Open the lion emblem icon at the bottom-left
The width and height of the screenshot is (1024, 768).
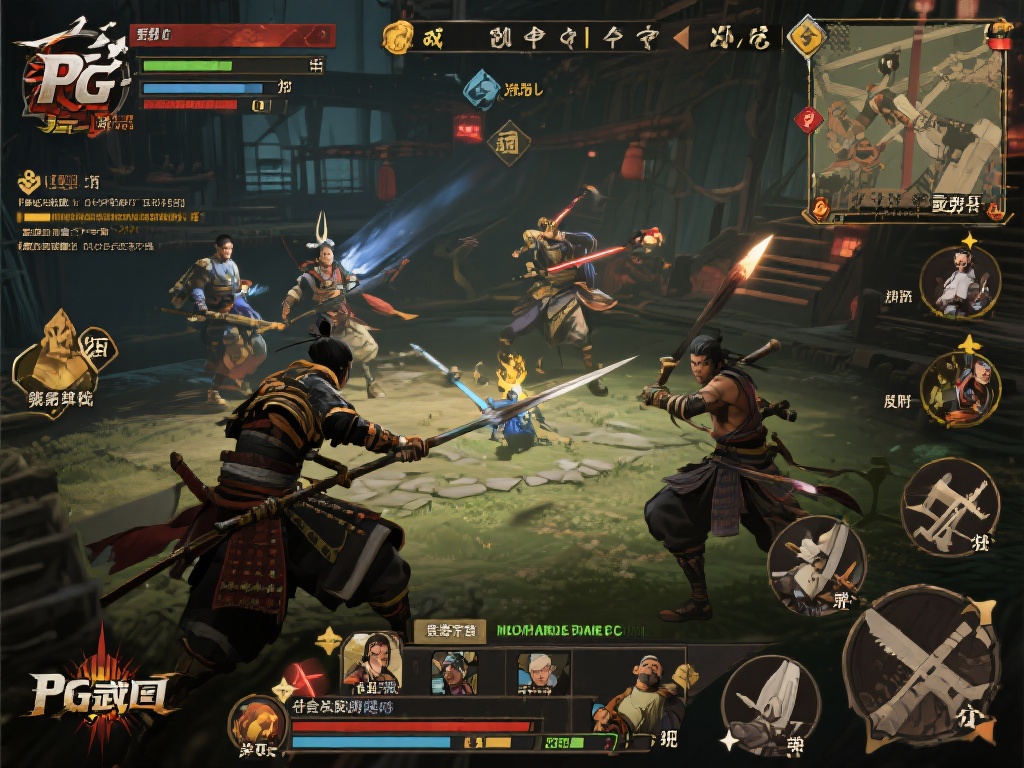(x=256, y=724)
